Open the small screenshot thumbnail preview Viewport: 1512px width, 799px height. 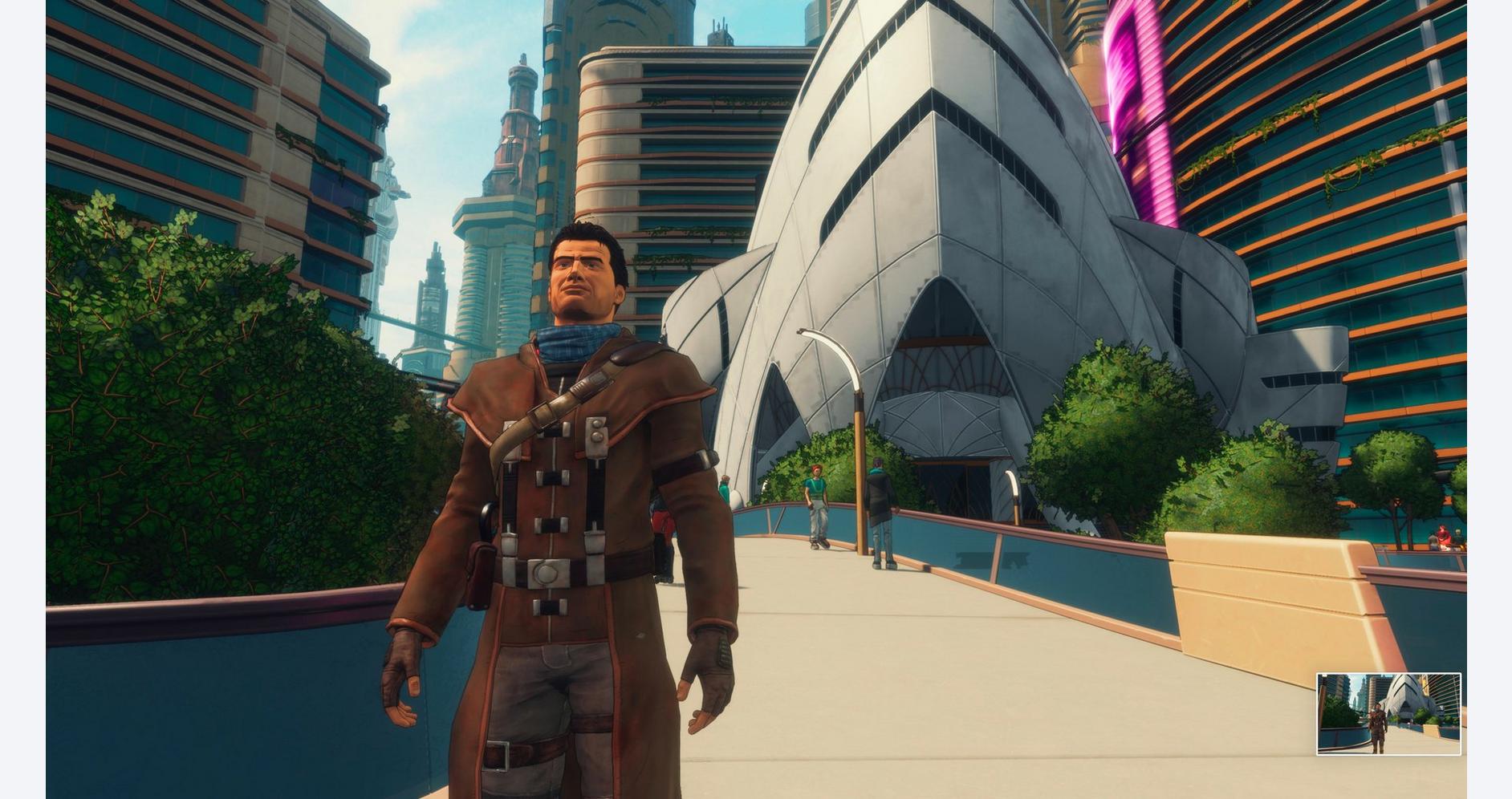click(1388, 714)
